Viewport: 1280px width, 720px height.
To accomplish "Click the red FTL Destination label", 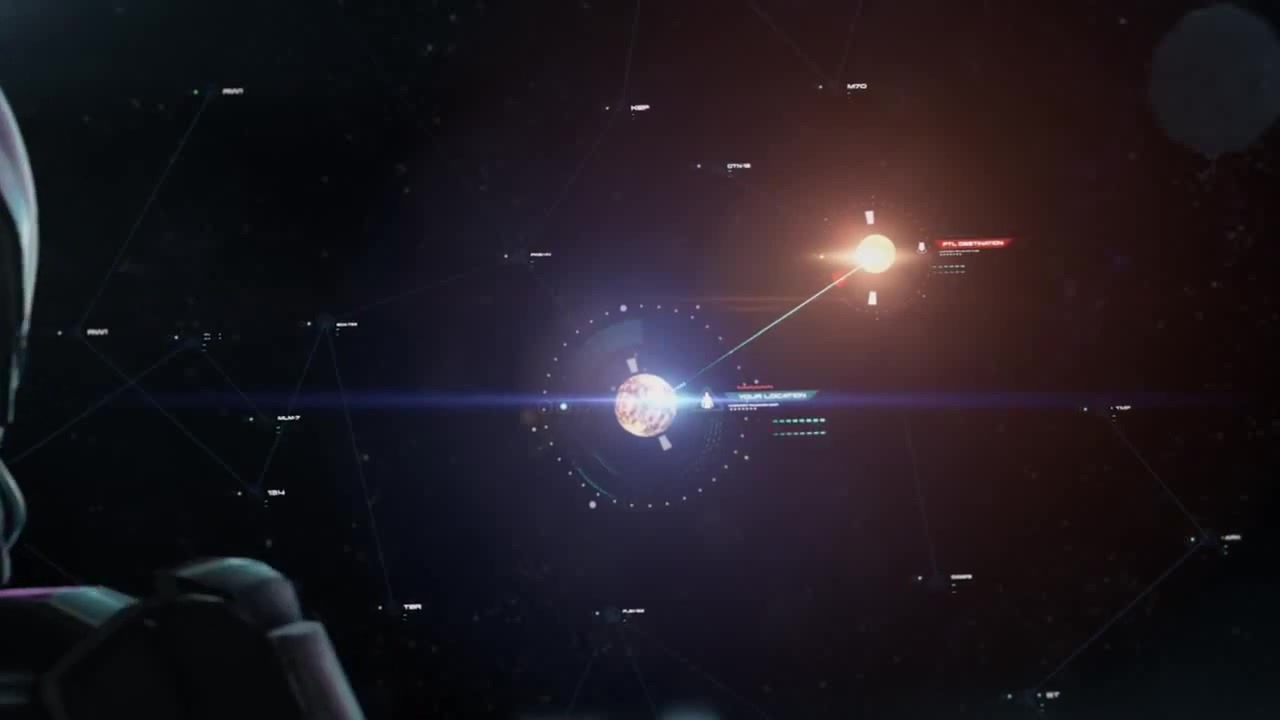I will pyautogui.click(x=972, y=243).
